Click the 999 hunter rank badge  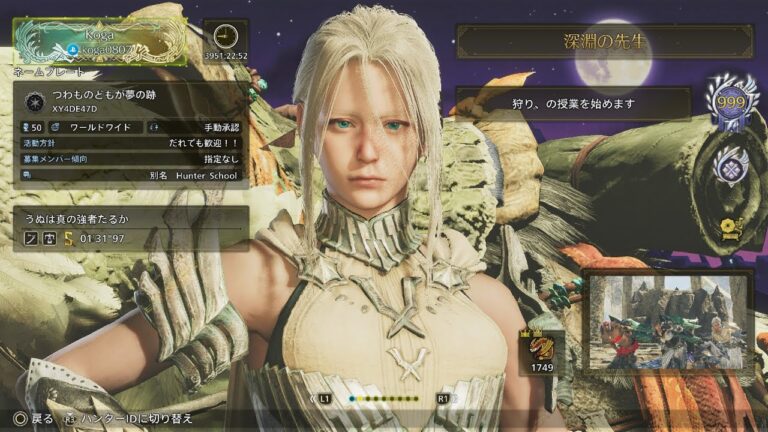(x=730, y=103)
